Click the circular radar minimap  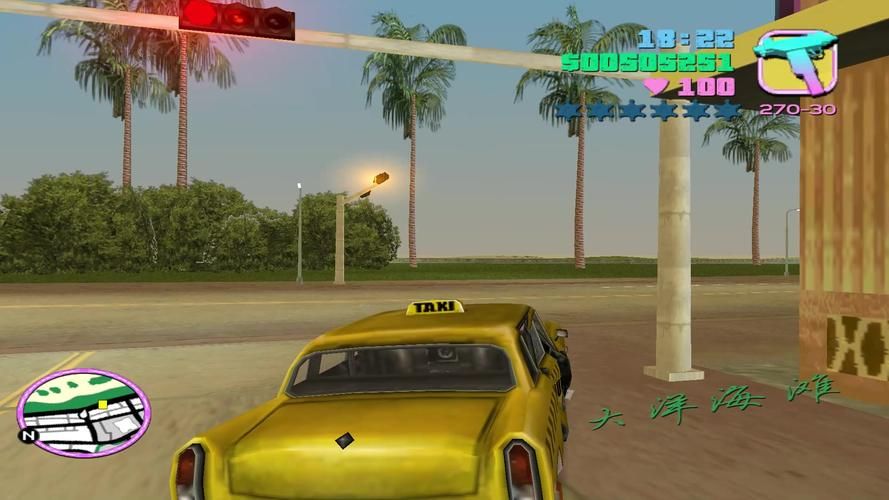pos(84,412)
